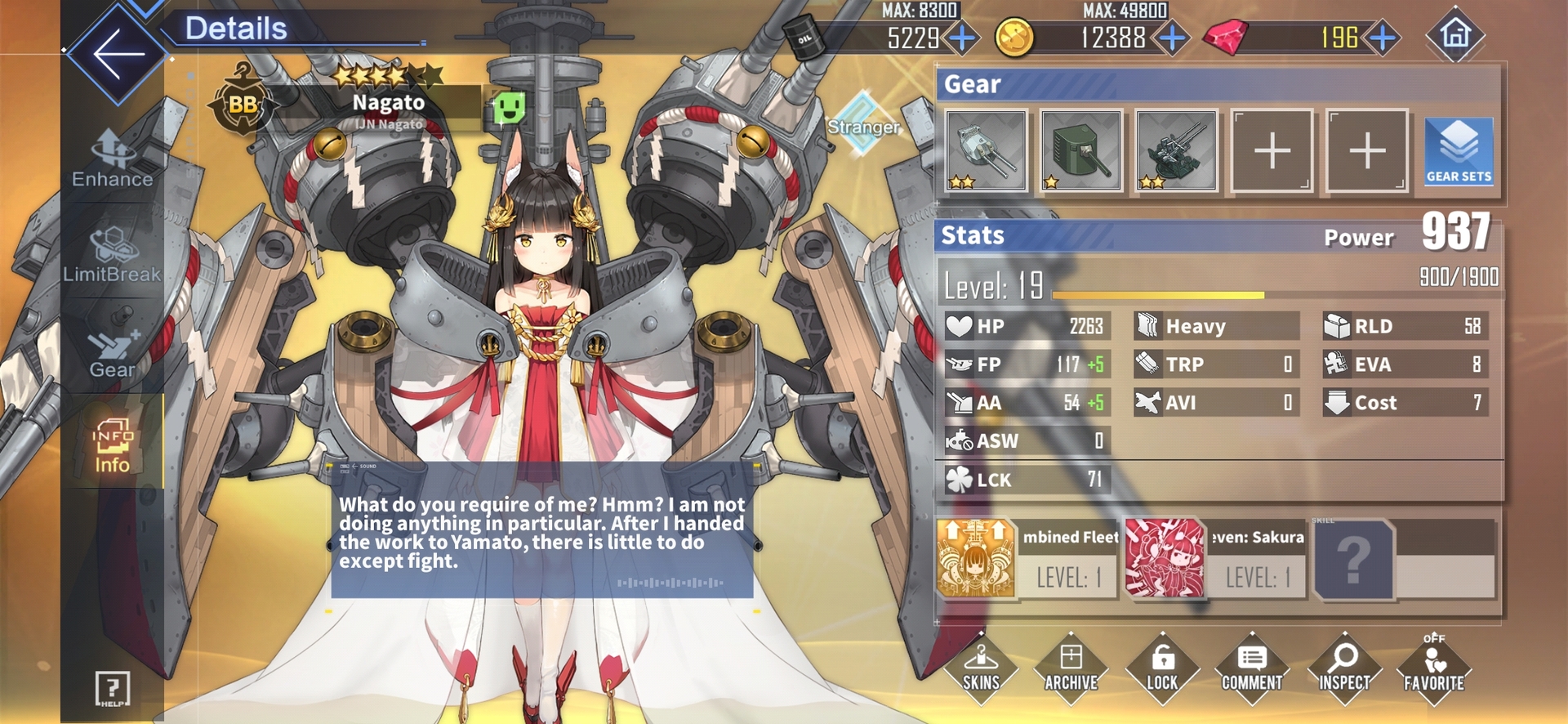Return to home screen
The image size is (1568, 724).
1454,34
